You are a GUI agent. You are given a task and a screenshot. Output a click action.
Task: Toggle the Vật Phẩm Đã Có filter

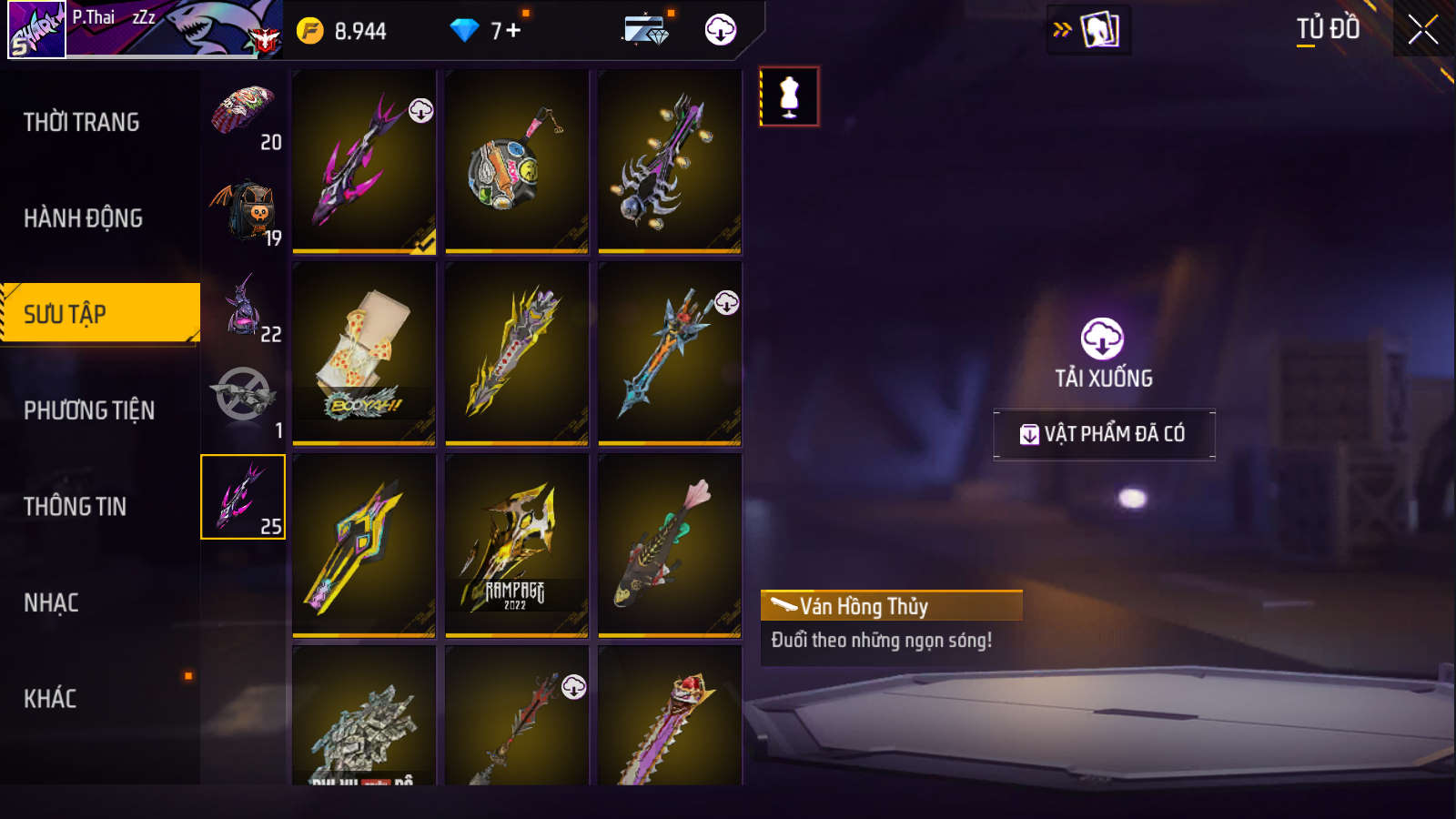click(1104, 434)
